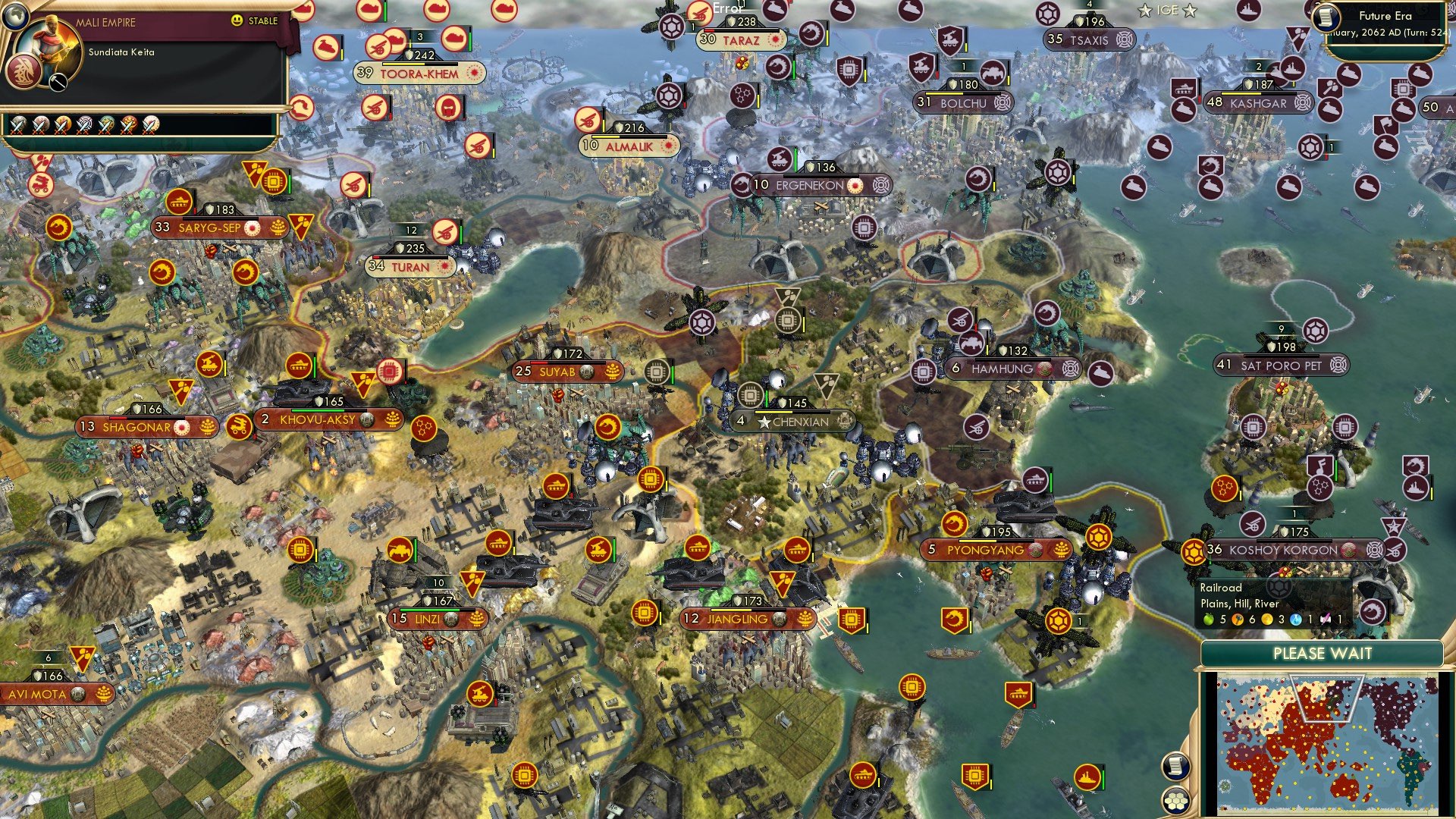Viewport: 1456px width, 819px height.
Task: Click the PLEASE WAIT turn button
Action: [1322, 654]
